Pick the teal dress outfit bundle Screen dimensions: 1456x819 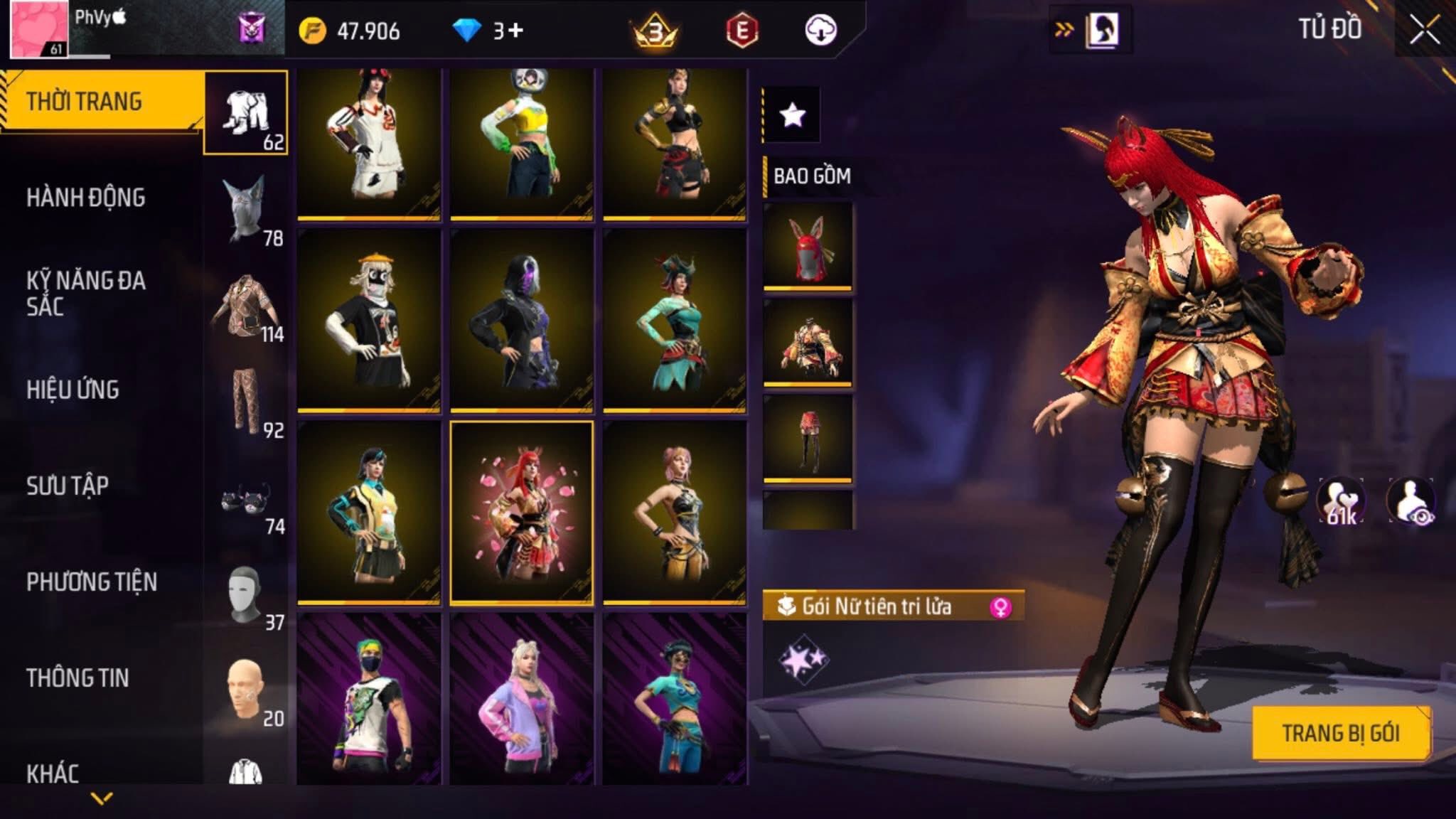click(x=675, y=321)
